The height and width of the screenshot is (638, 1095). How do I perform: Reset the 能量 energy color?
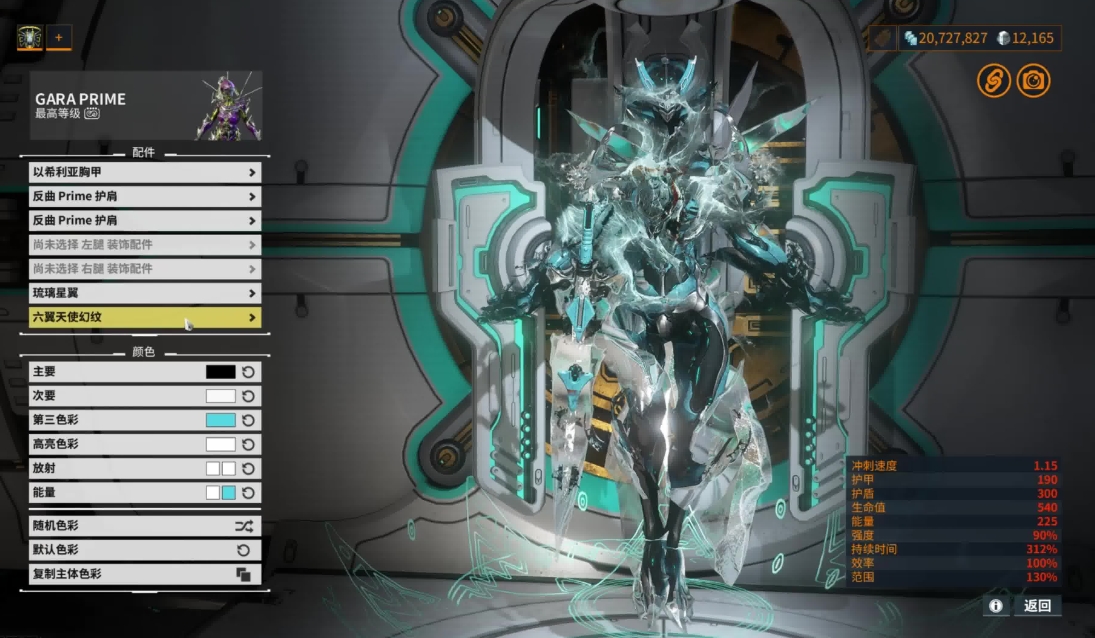[x=248, y=492]
